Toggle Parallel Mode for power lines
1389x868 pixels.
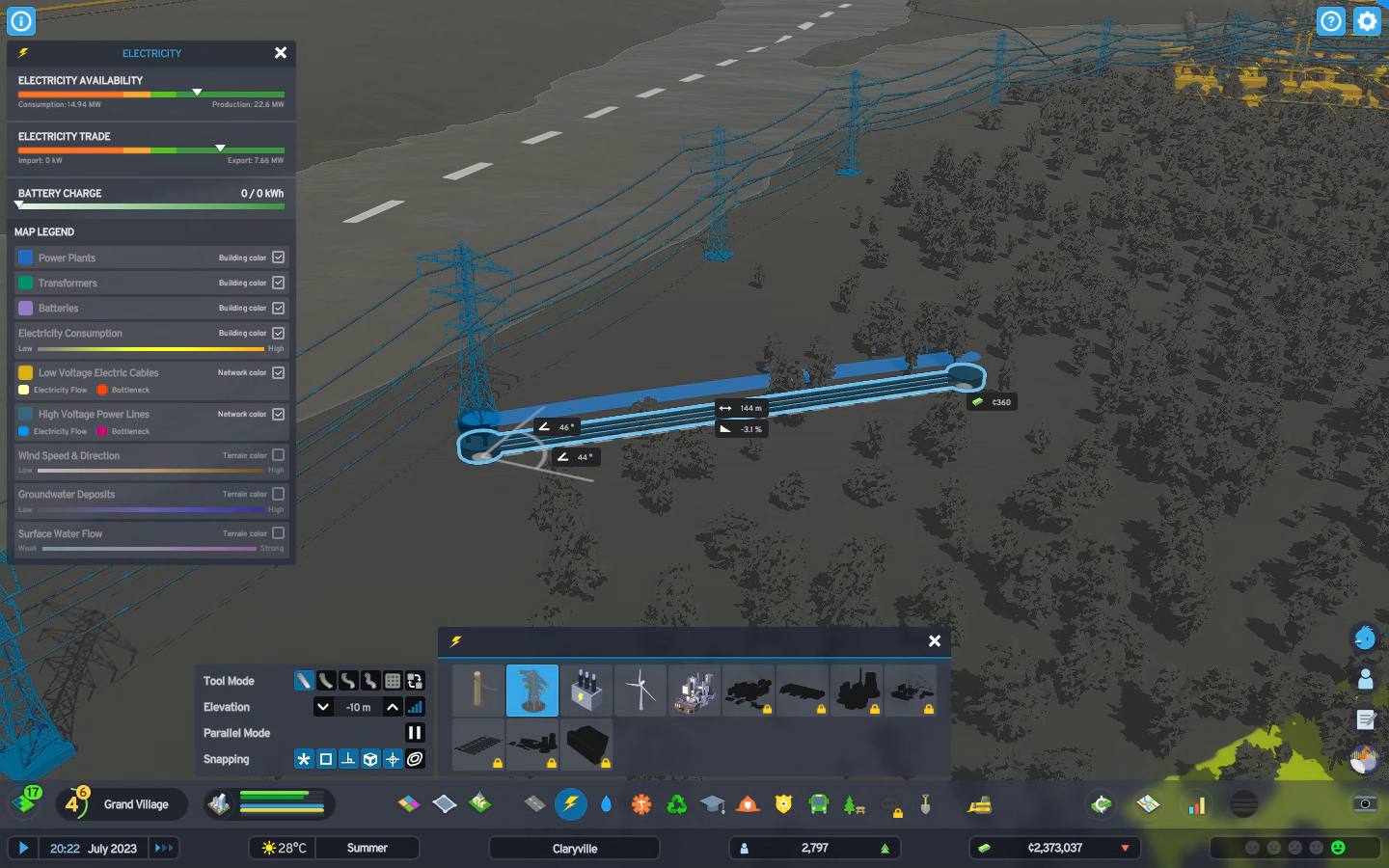415,733
